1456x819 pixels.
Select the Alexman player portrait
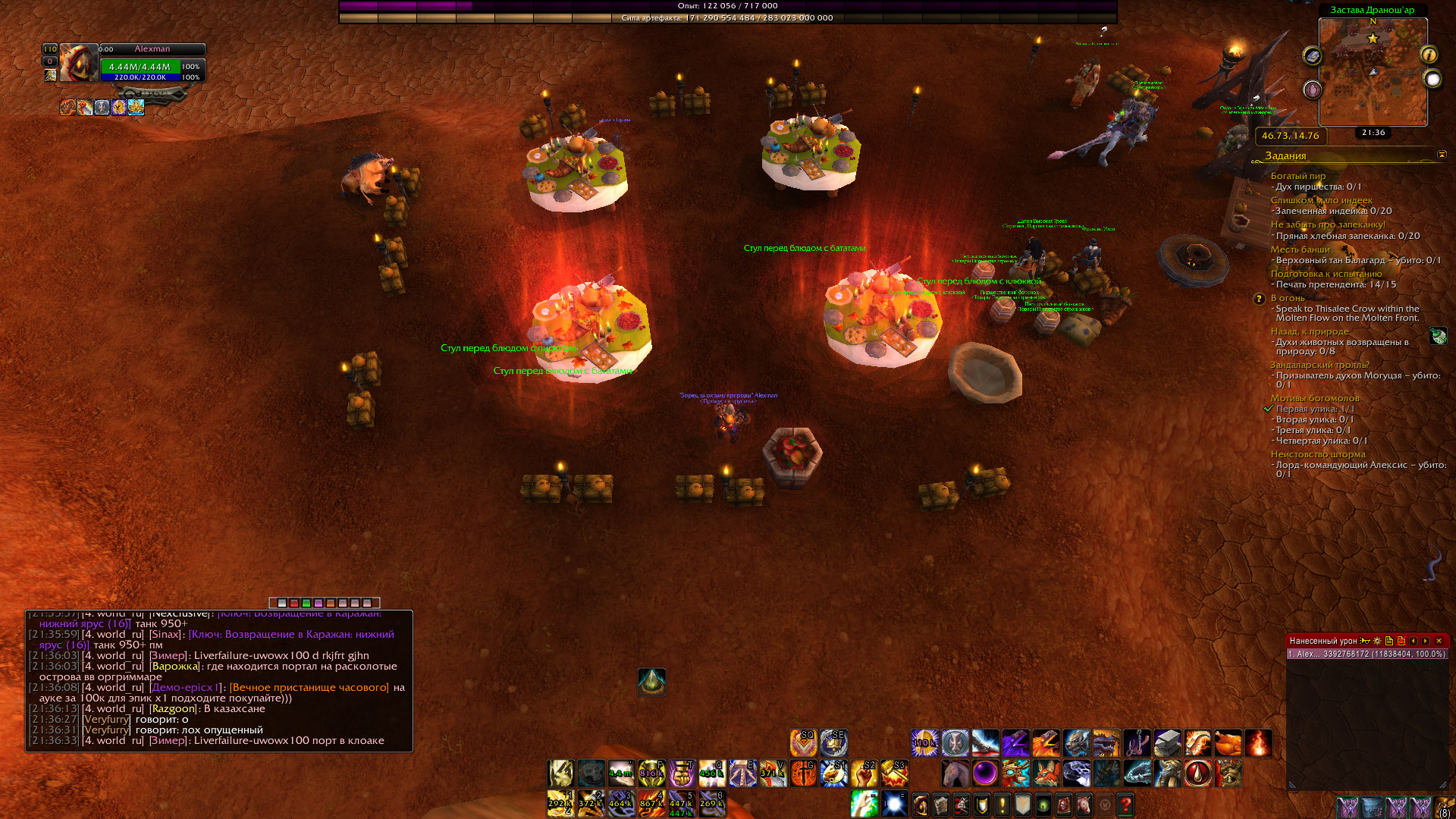pos(78,63)
